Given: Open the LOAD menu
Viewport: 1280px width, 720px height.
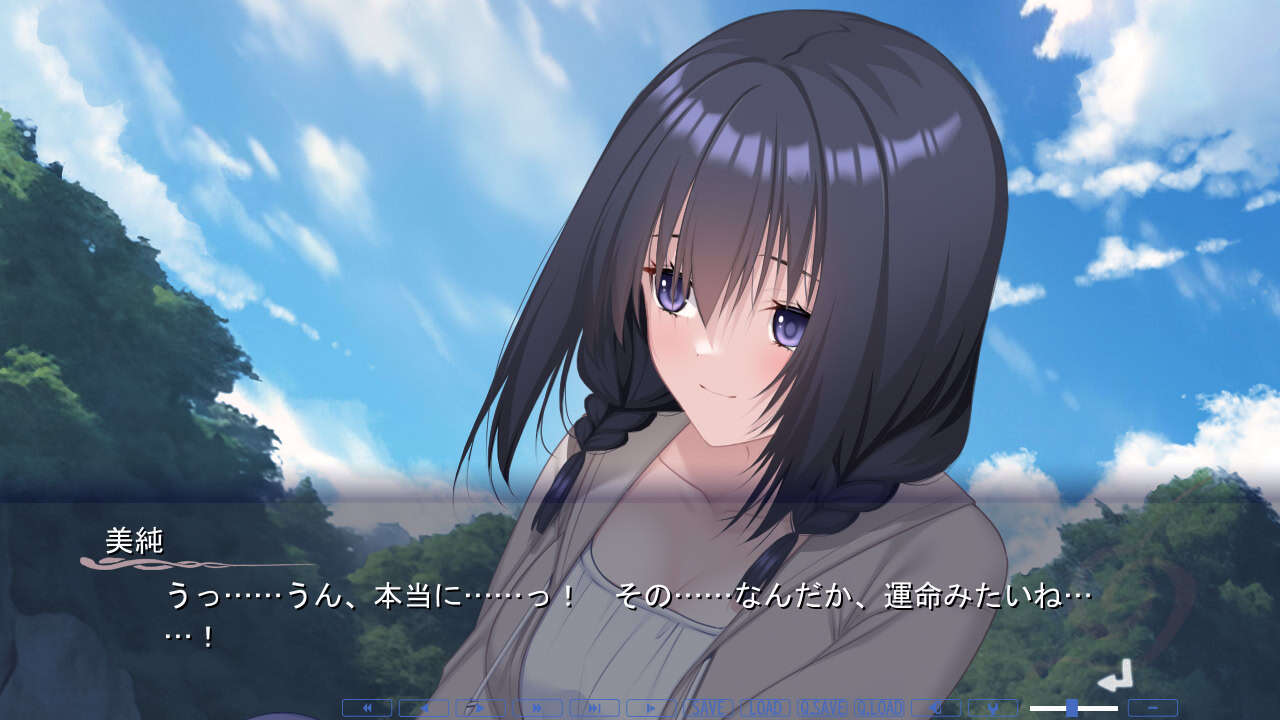Looking at the screenshot, I should coord(765,708).
